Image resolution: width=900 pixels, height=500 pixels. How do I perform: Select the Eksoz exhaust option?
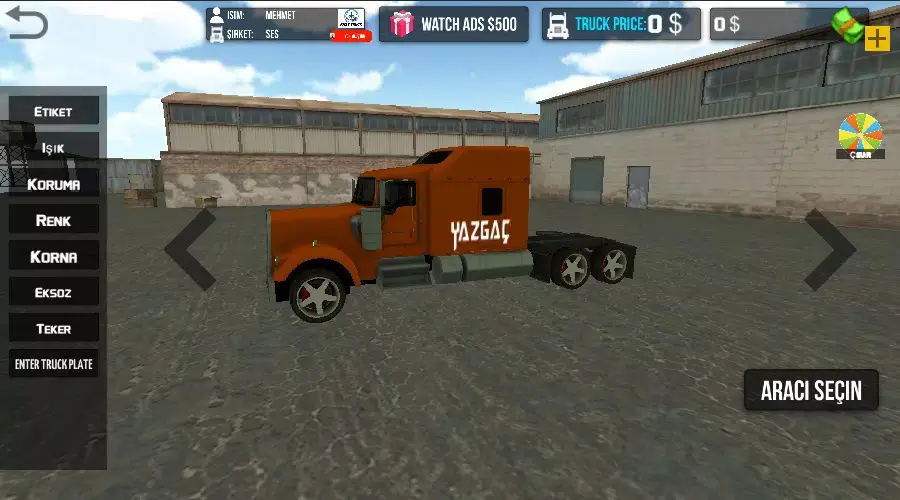(54, 292)
